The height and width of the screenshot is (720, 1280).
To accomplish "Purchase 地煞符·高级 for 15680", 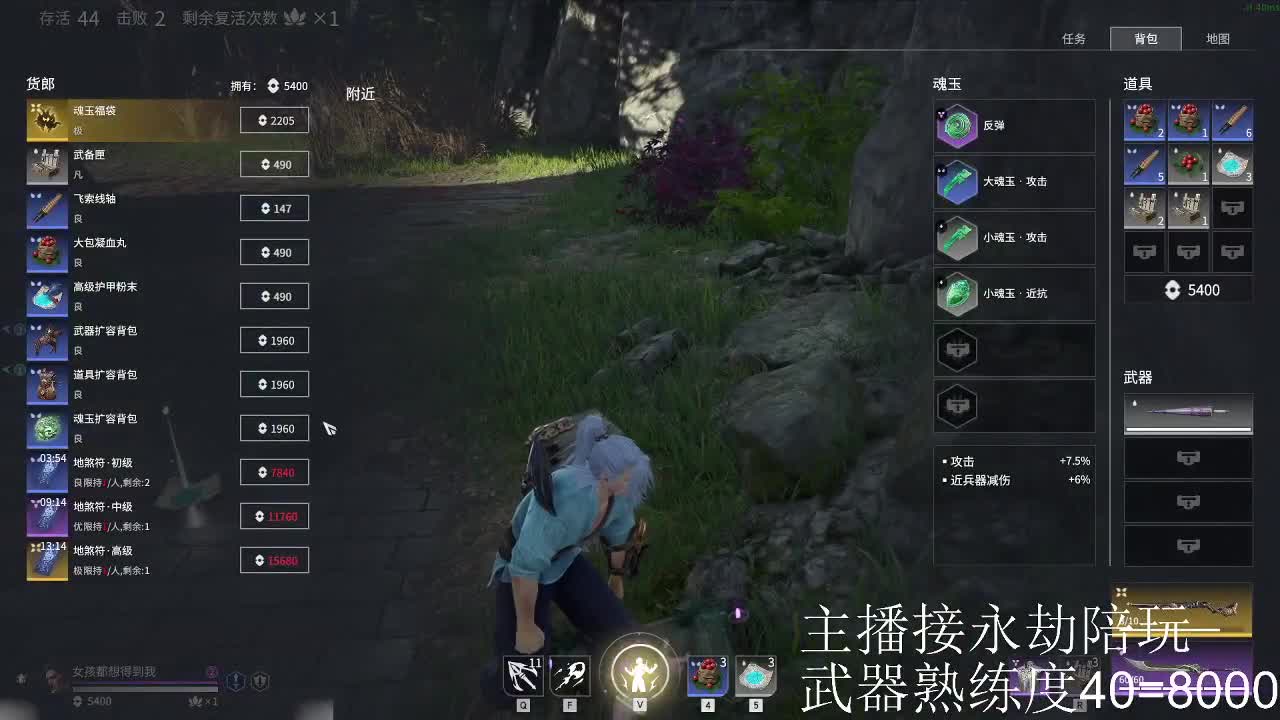I will 274,560.
